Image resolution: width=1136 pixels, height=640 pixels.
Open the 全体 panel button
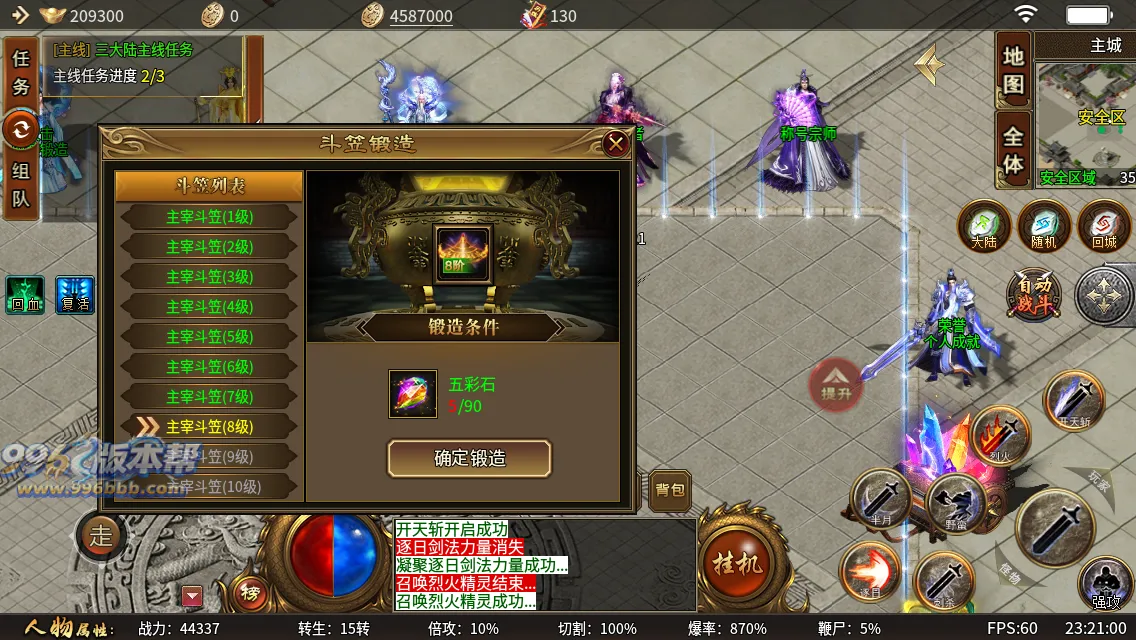pyautogui.click(x=1014, y=150)
